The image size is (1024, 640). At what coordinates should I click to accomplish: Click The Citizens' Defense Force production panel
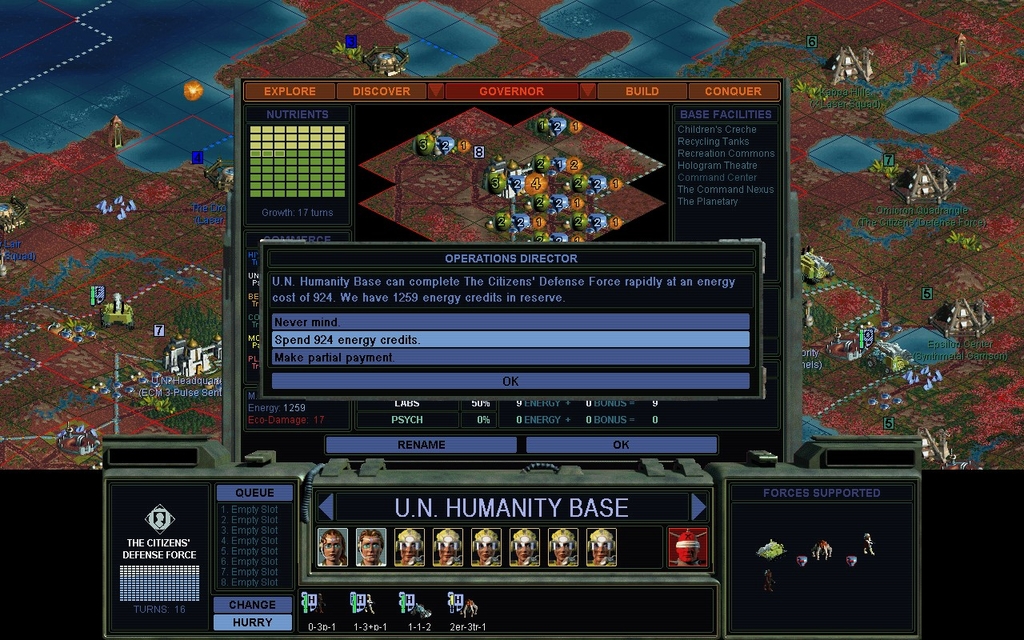160,555
